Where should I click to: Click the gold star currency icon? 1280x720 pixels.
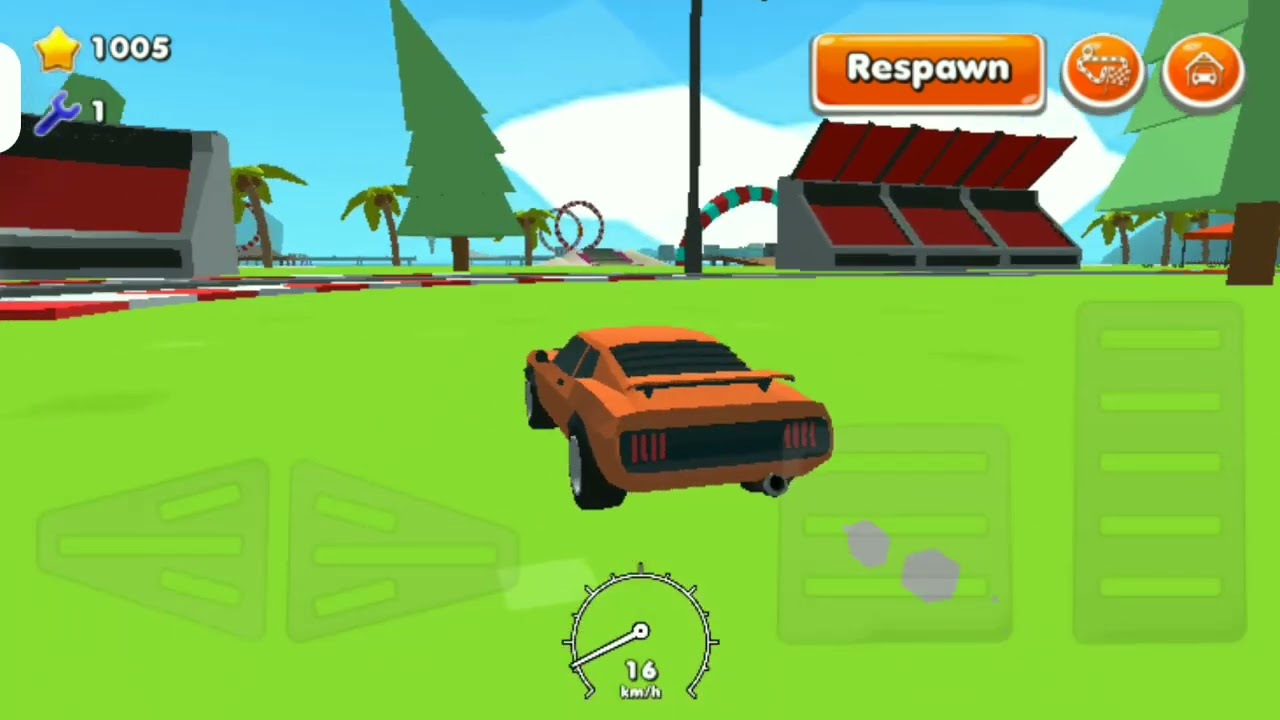57,48
